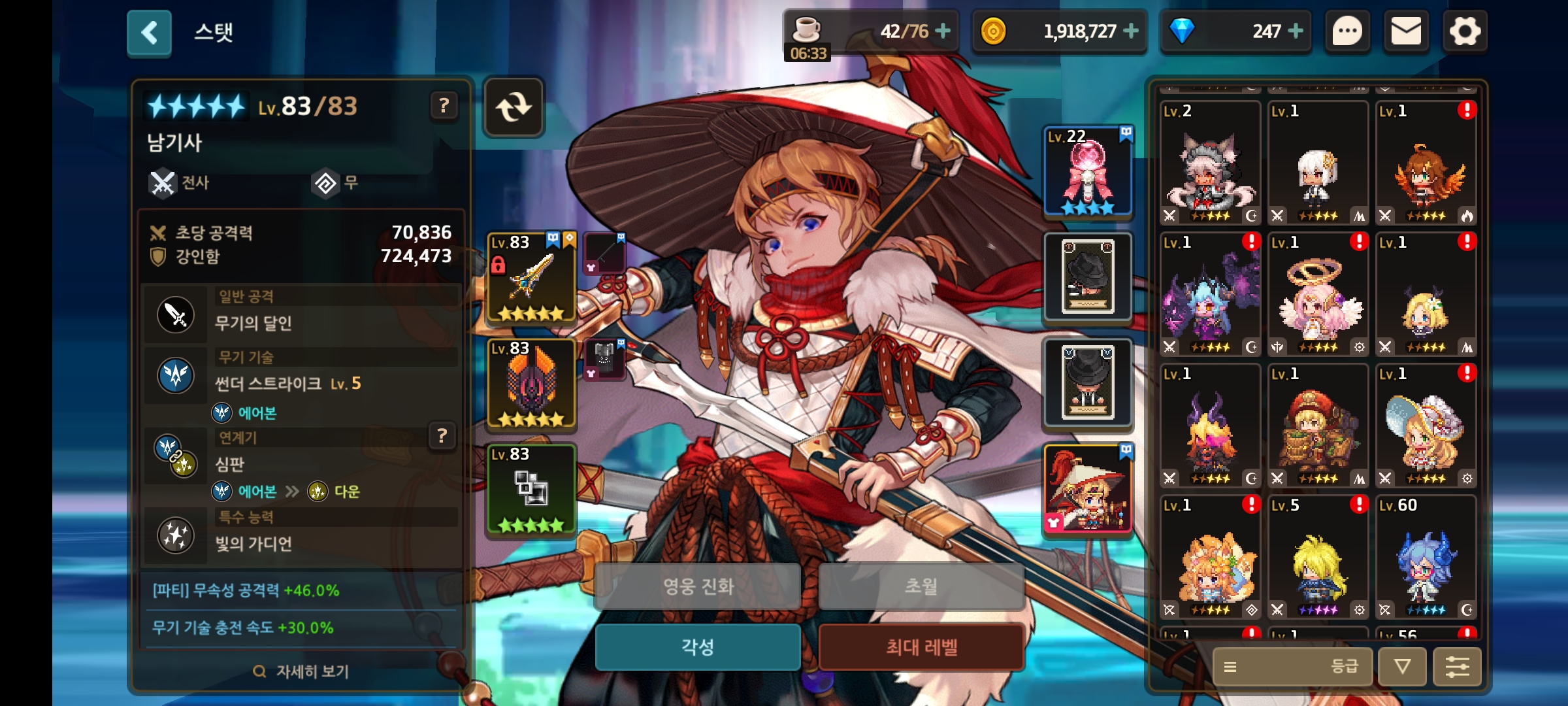Open the gear settings menu
This screenshot has height=706, width=1568.
(x=1464, y=31)
